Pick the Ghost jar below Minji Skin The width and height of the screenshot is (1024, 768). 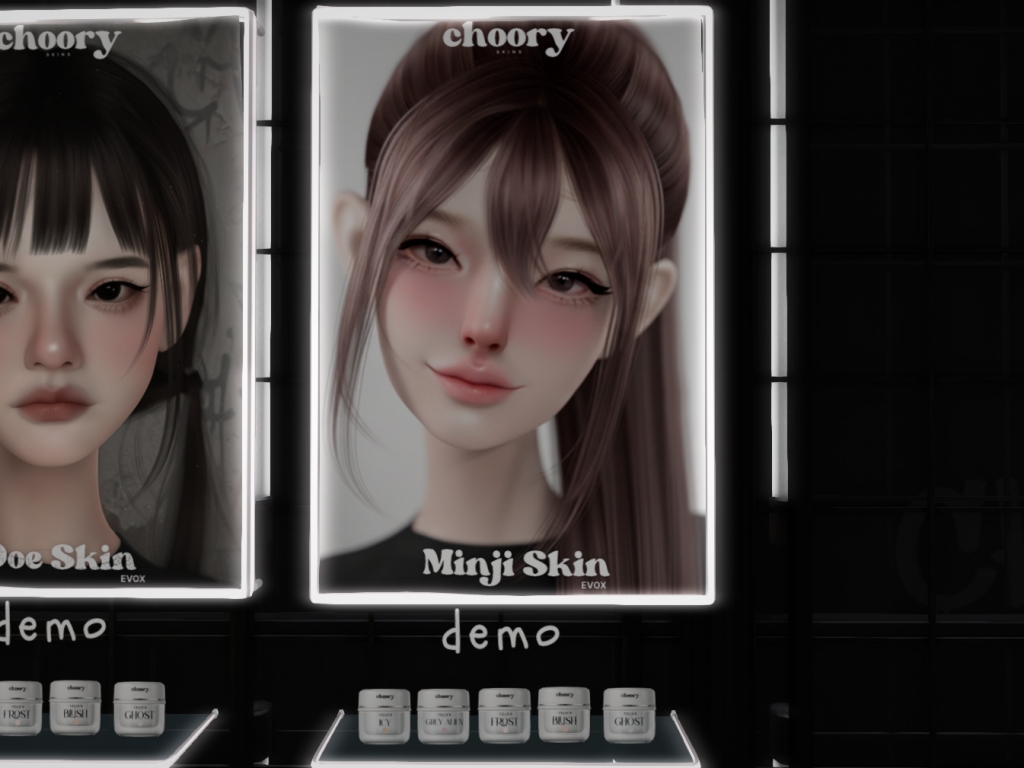click(x=629, y=714)
